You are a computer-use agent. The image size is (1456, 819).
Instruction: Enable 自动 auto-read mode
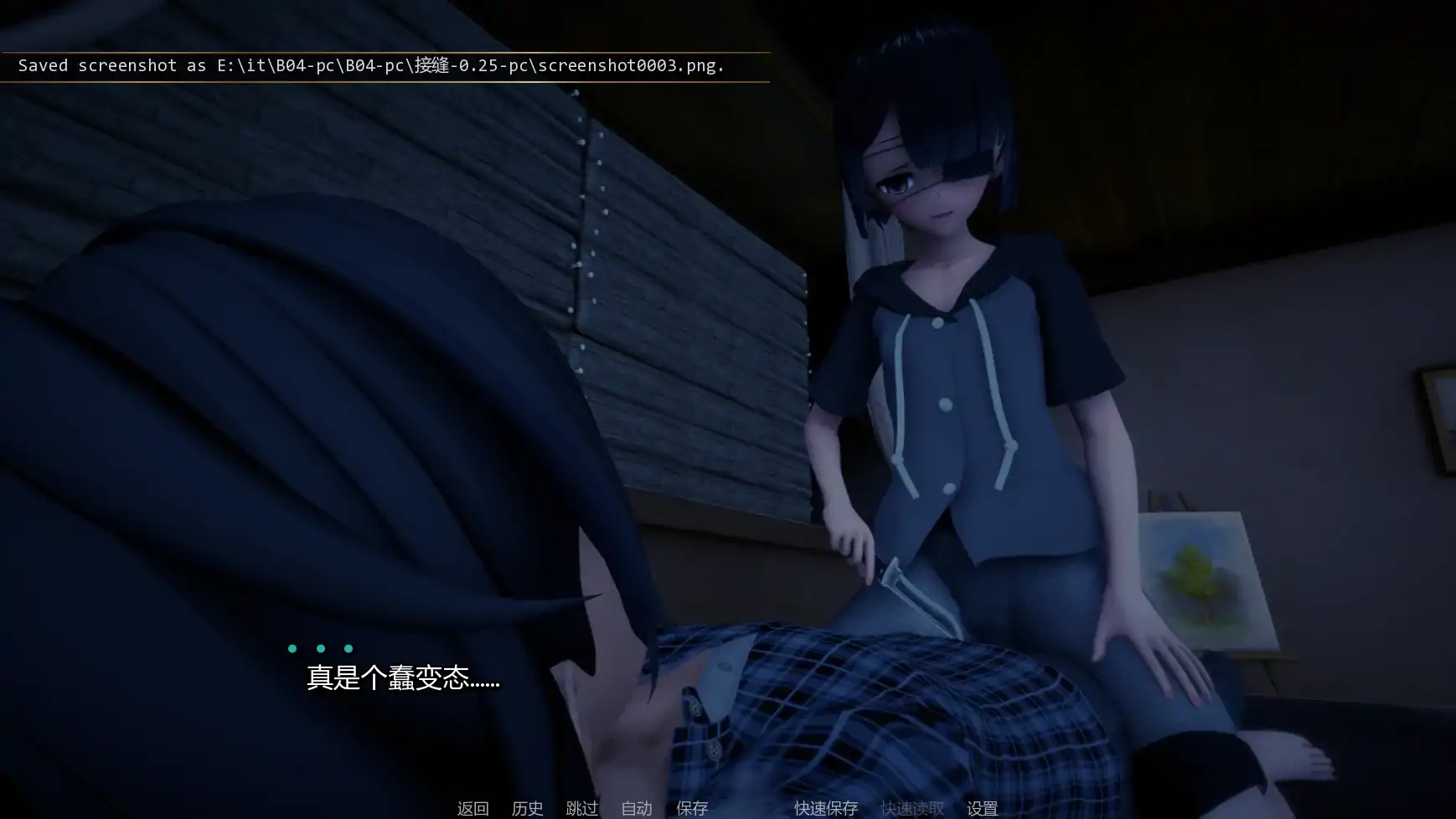point(637,808)
